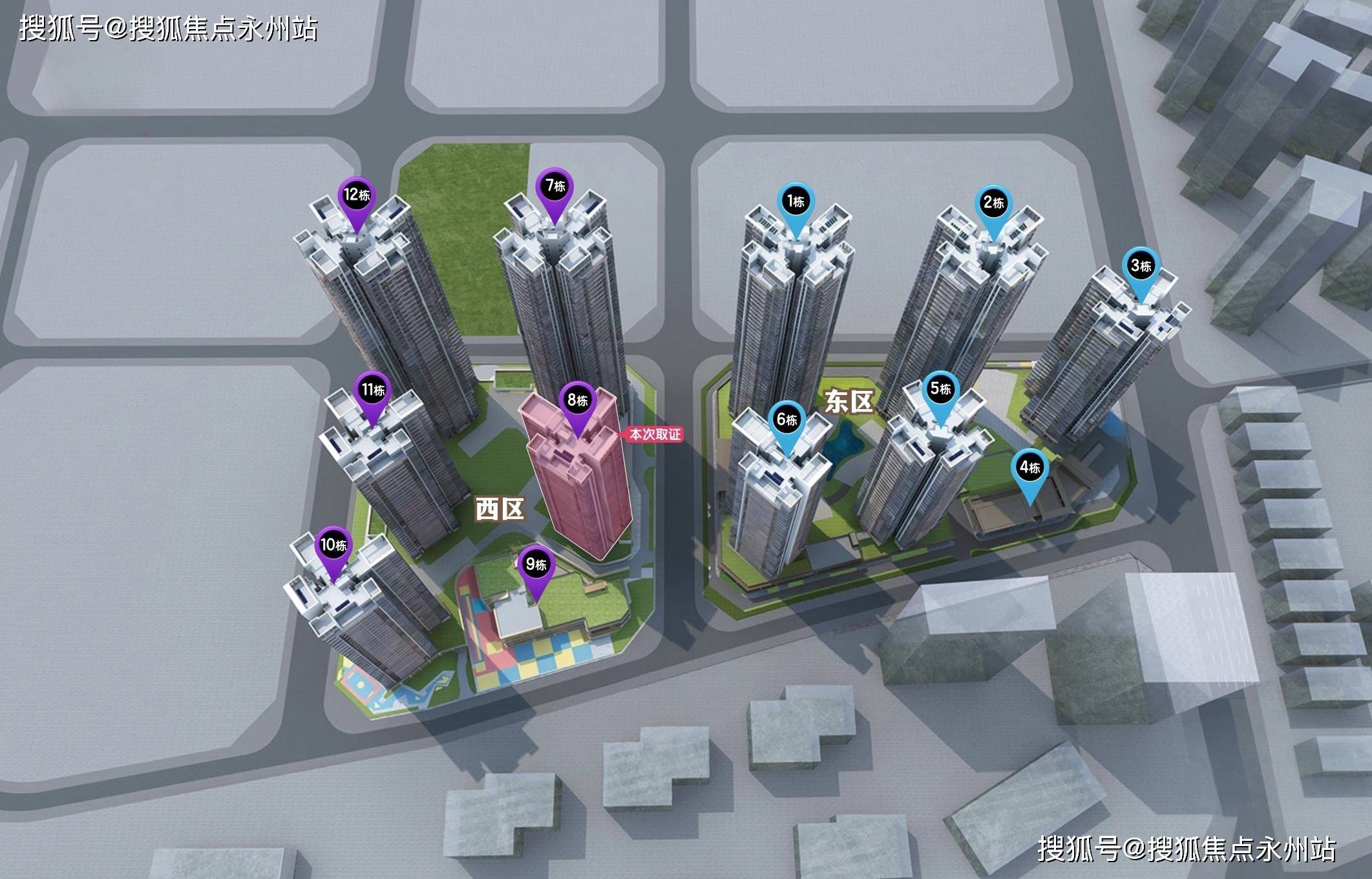Click the 8栋 pin on the pink tower

[576, 401]
